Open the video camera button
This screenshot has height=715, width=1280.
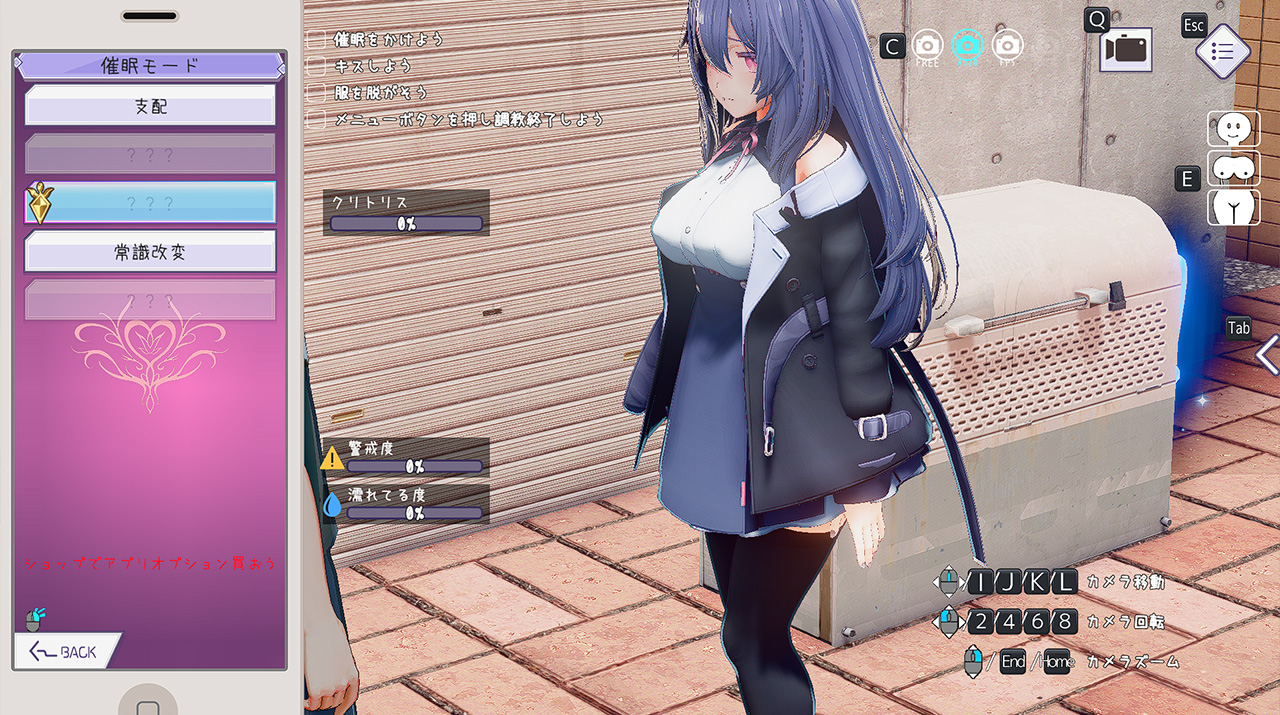pyautogui.click(x=1126, y=50)
